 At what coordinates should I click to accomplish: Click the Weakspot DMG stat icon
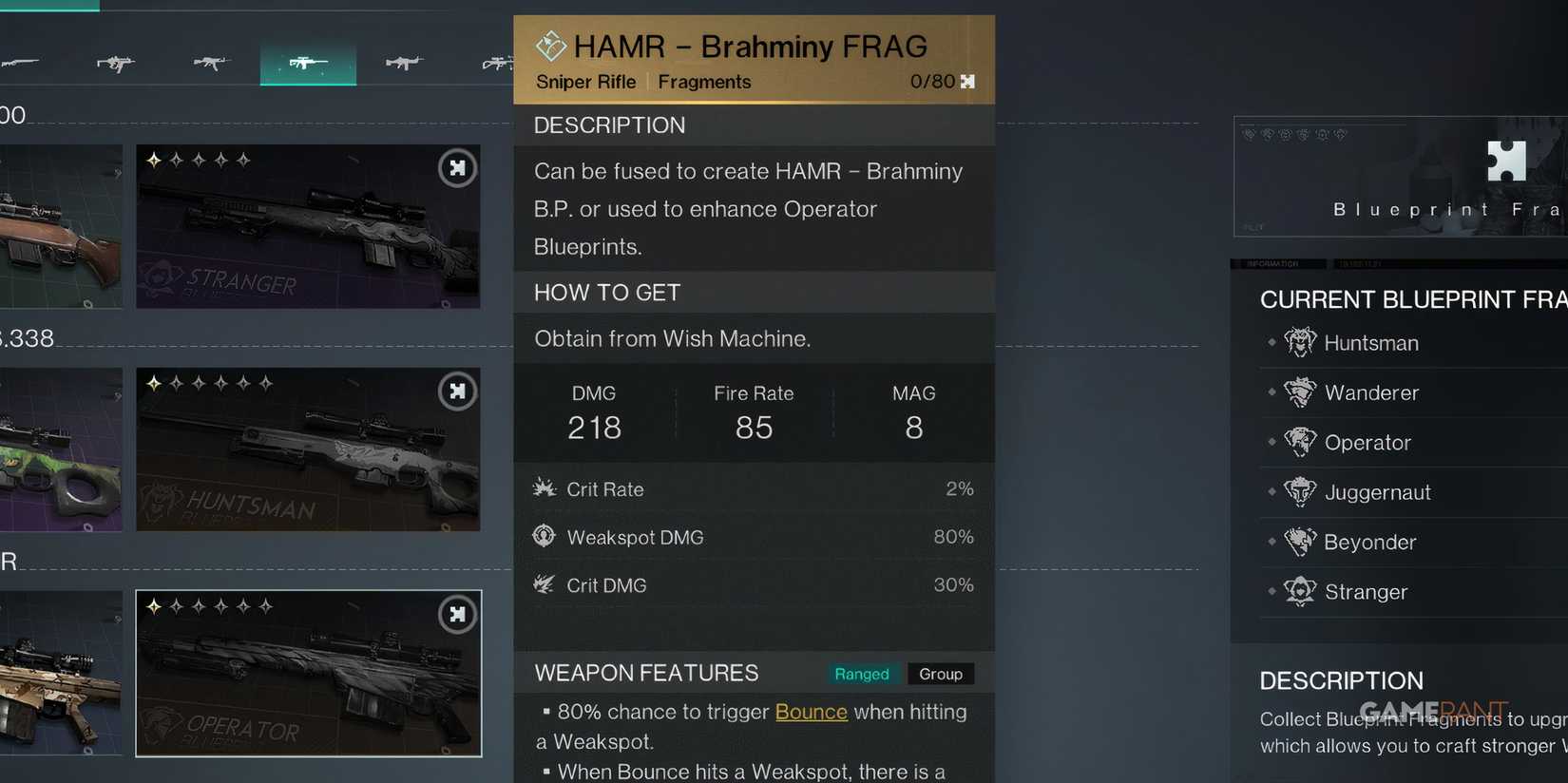544,536
